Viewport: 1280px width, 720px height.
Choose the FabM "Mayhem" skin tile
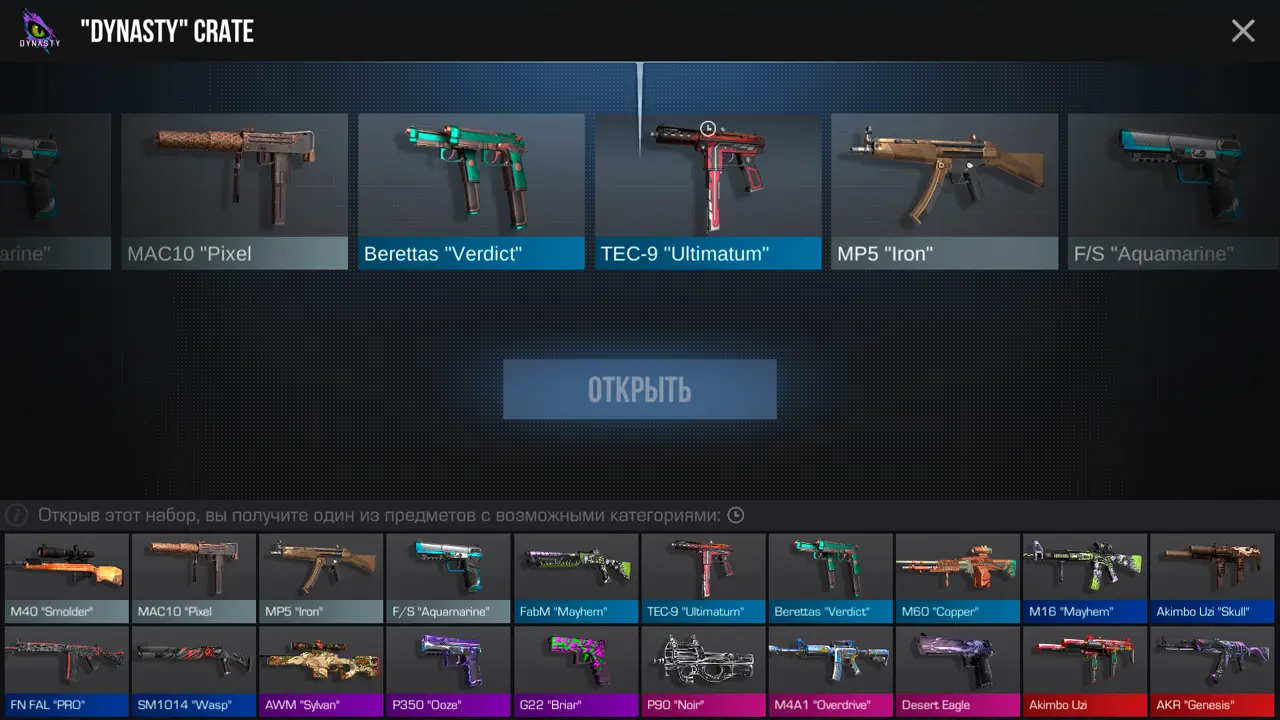pos(576,578)
